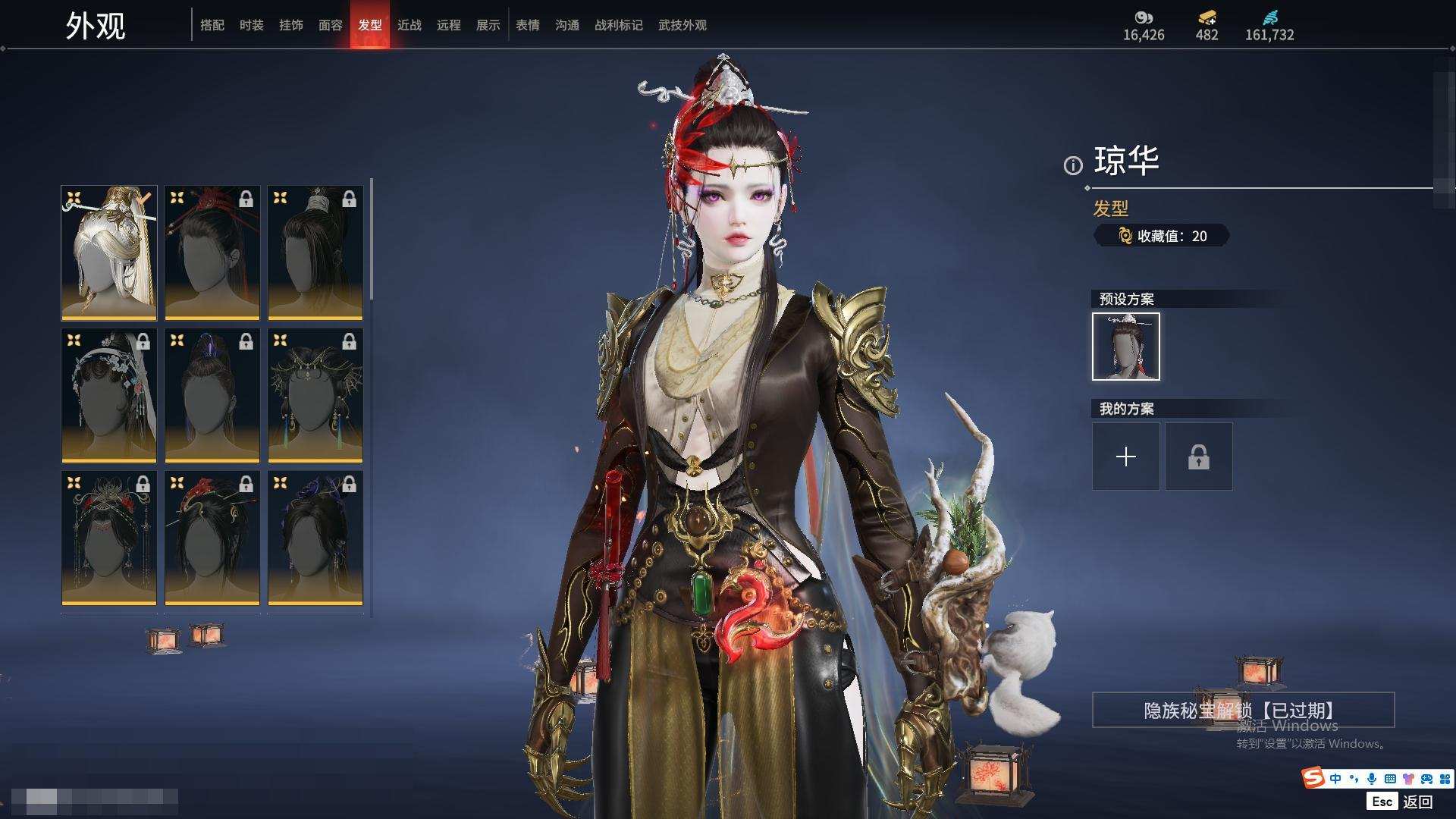Switch to the 战利标记 tab
1456x819 pixels.
619,25
